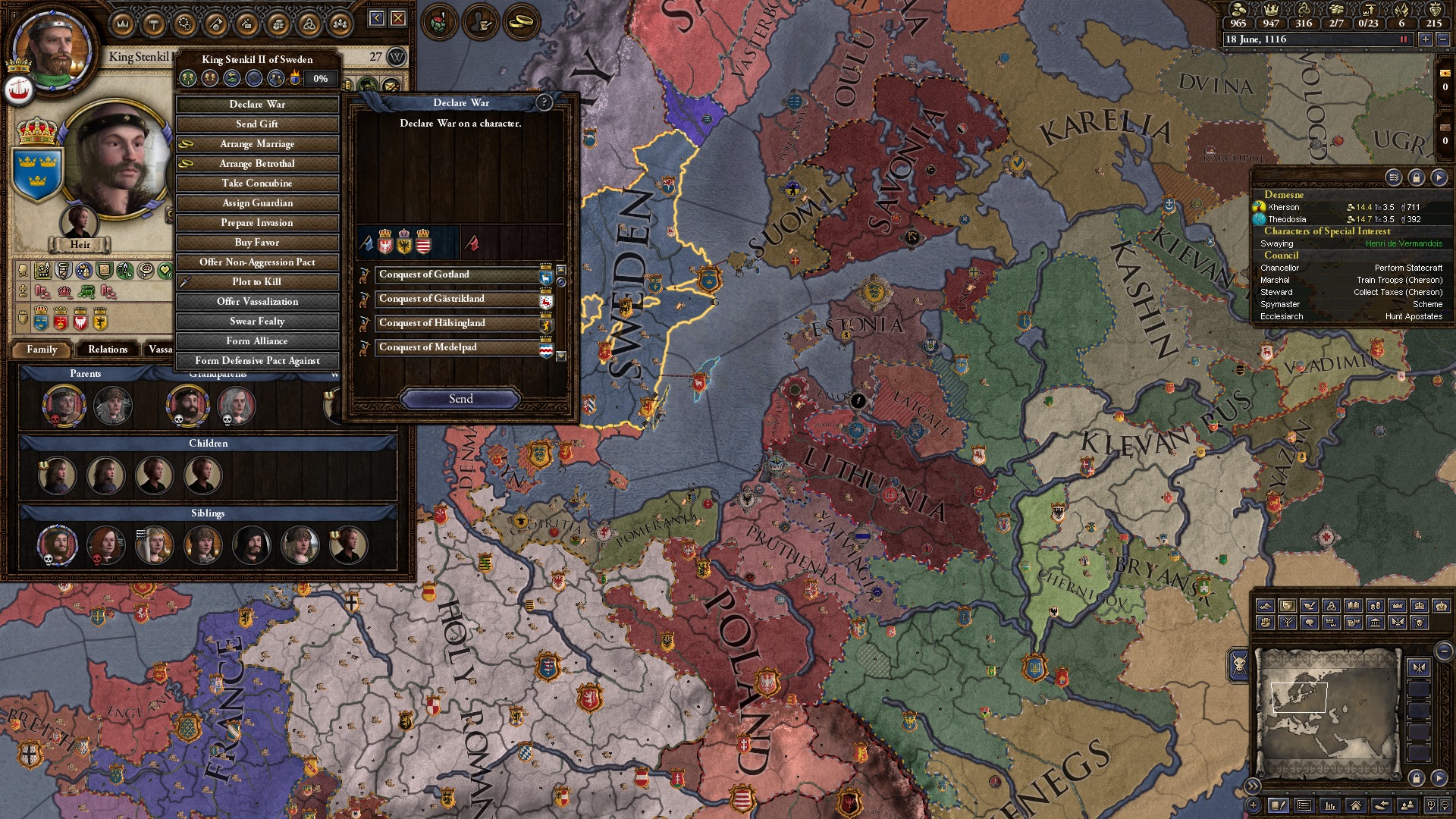Increase game speed with the plus button

coord(1426,39)
